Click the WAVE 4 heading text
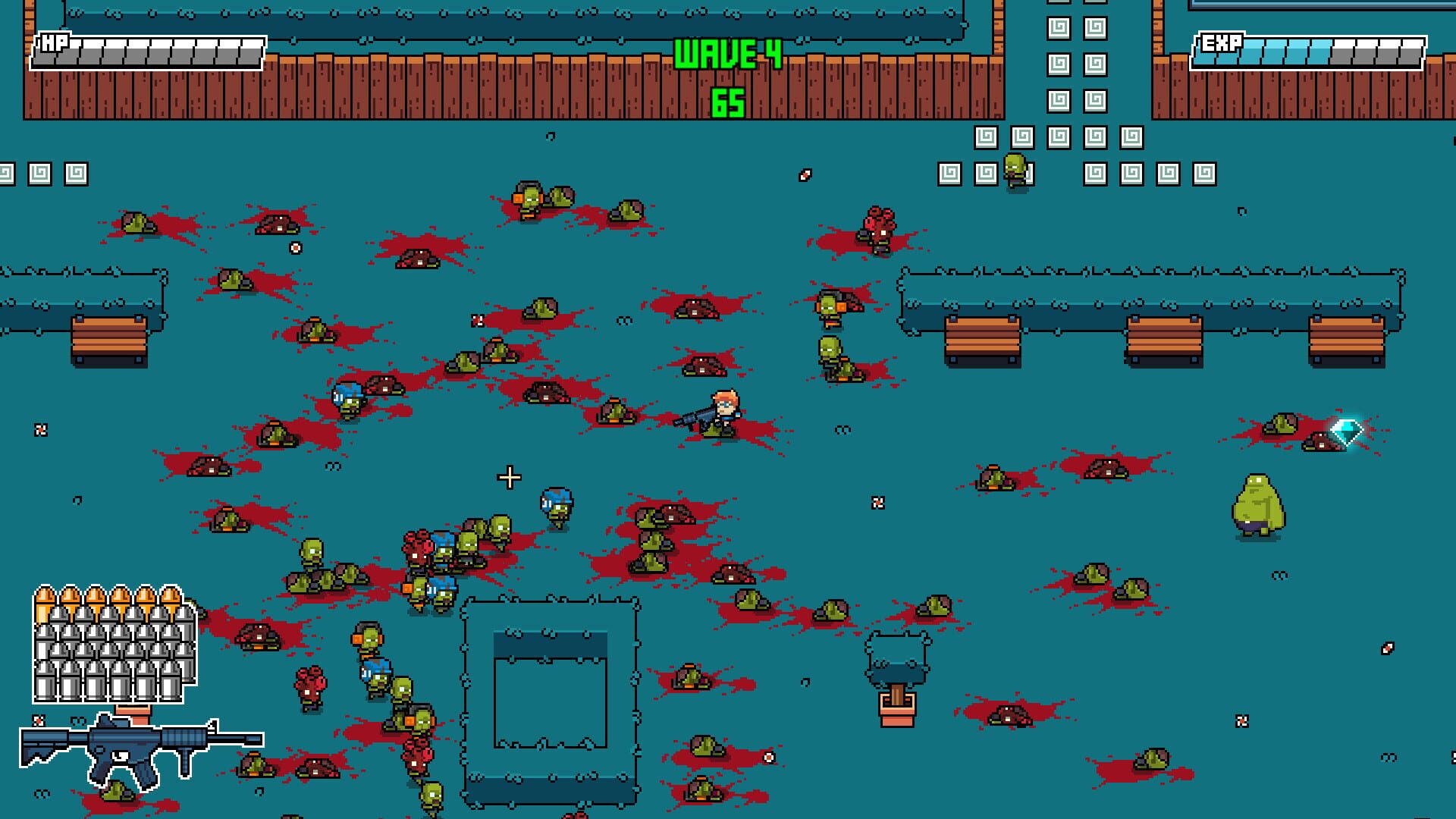Viewport: 1456px width, 819px height. click(726, 55)
